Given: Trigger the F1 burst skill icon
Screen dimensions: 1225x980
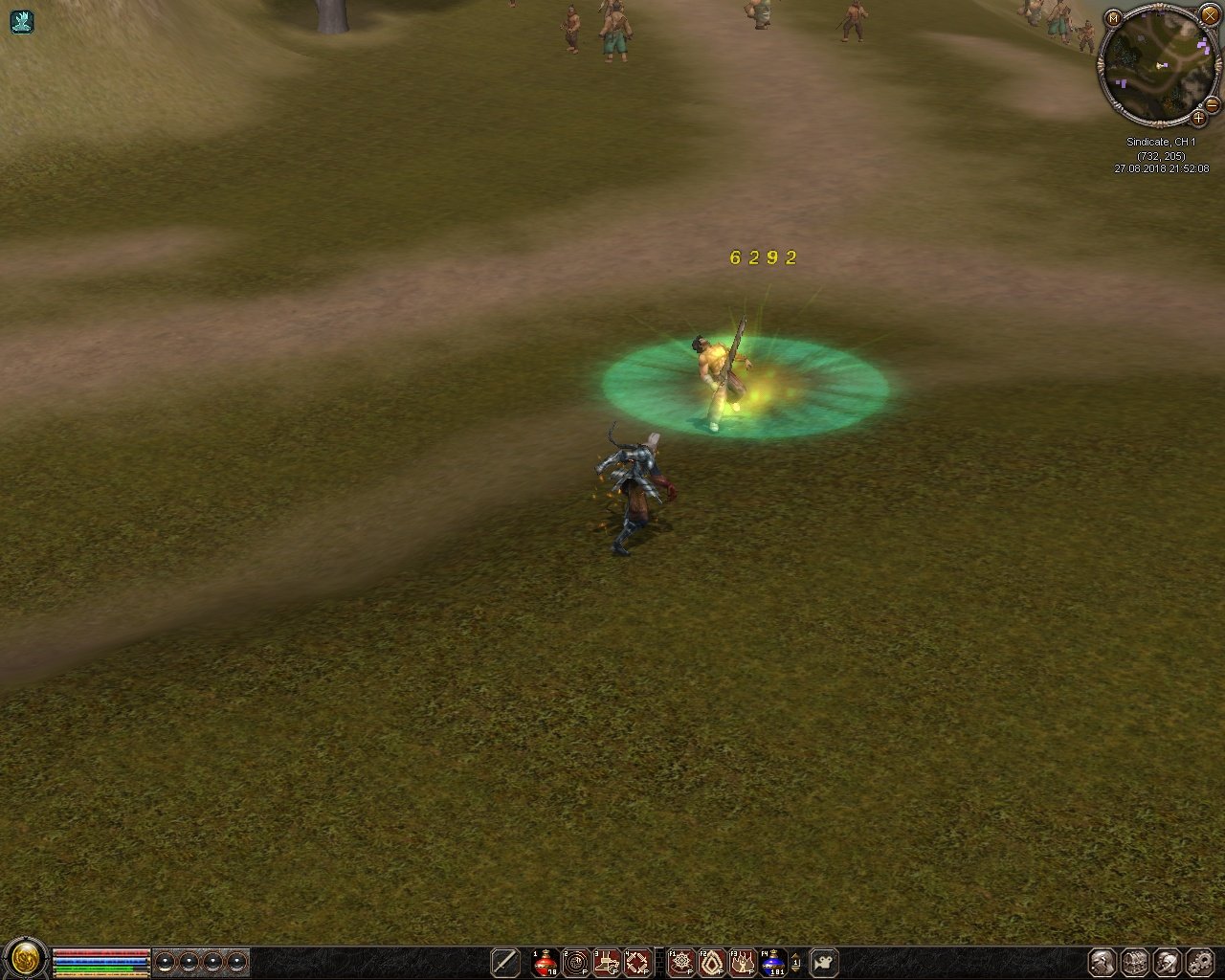Looking at the screenshot, I should click(681, 962).
